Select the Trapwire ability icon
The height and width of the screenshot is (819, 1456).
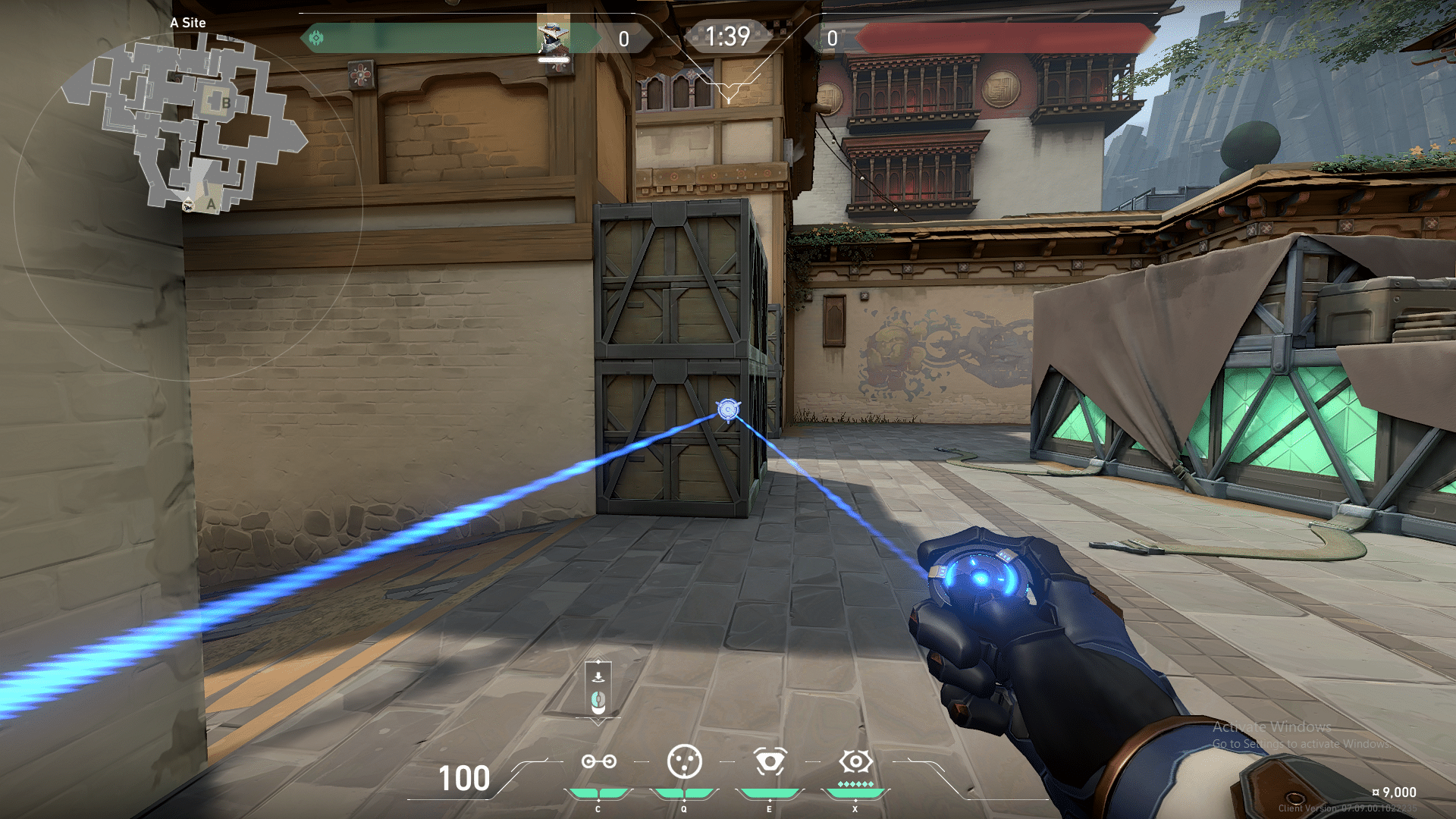598,761
